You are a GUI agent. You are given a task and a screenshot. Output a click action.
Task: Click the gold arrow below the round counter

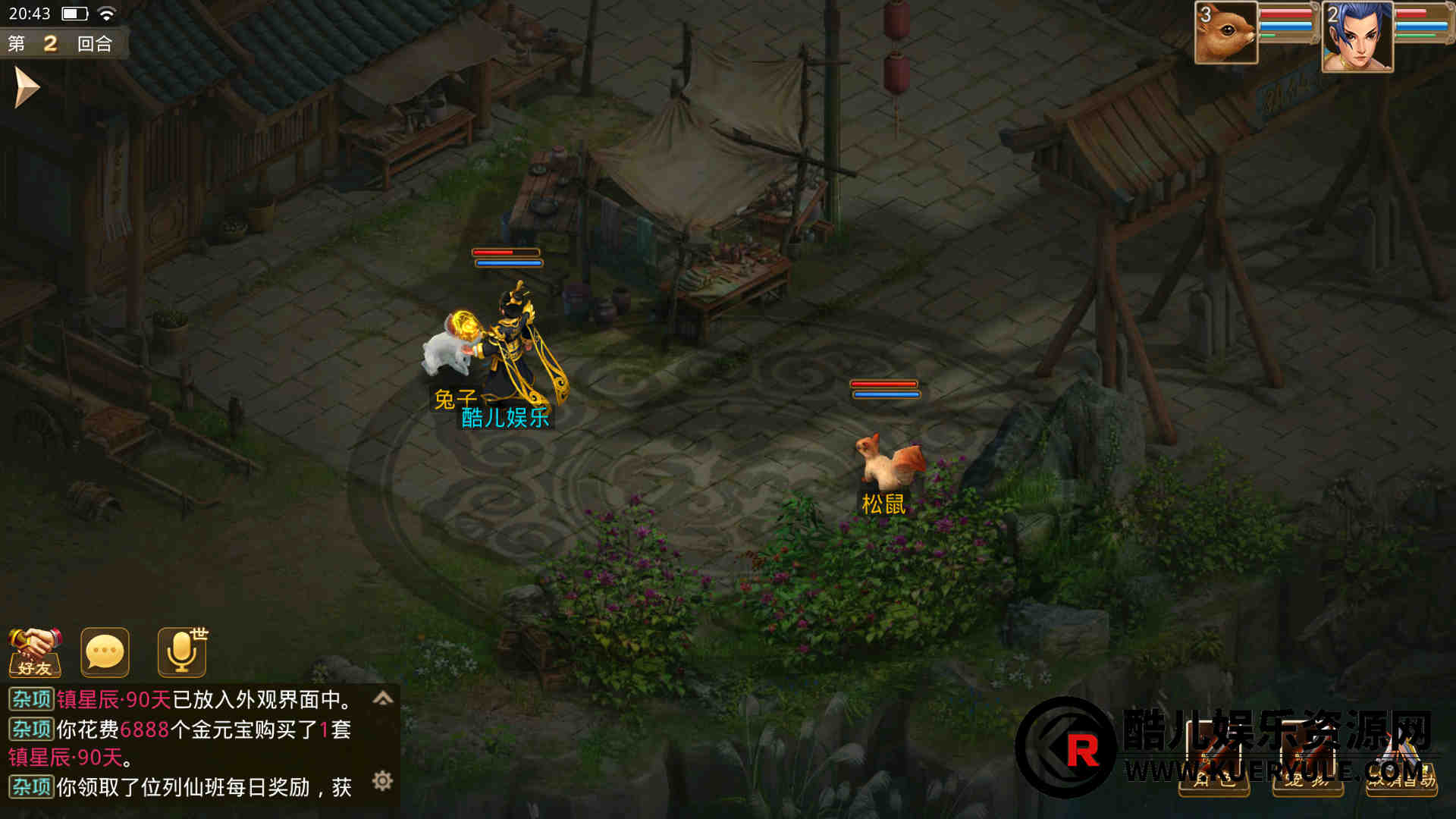click(x=26, y=87)
